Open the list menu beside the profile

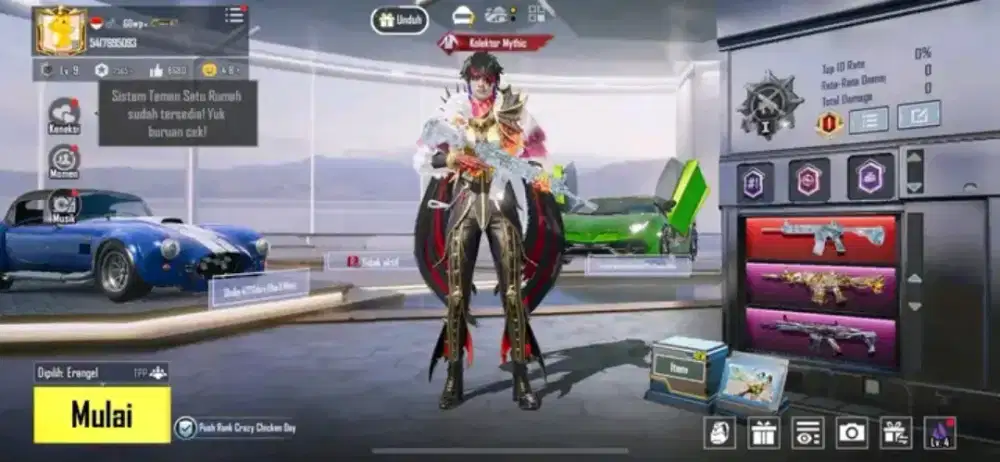click(234, 15)
